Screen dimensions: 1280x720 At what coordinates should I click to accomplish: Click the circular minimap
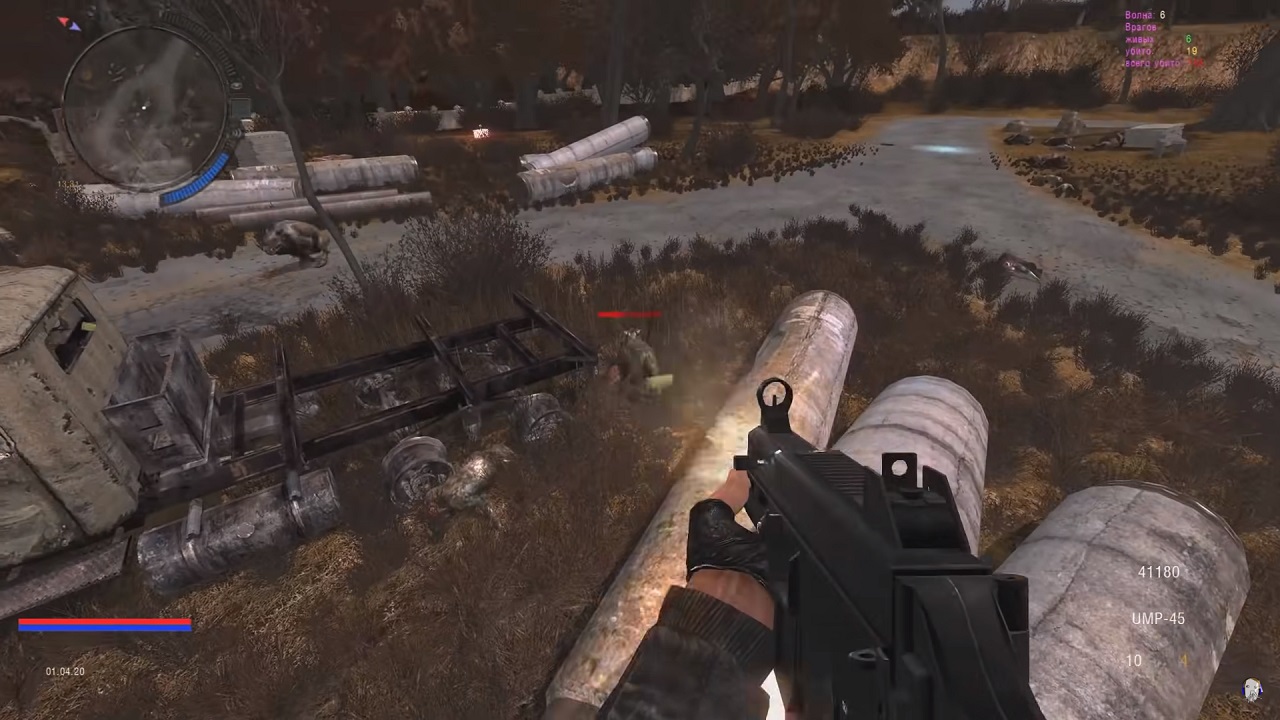(x=144, y=106)
